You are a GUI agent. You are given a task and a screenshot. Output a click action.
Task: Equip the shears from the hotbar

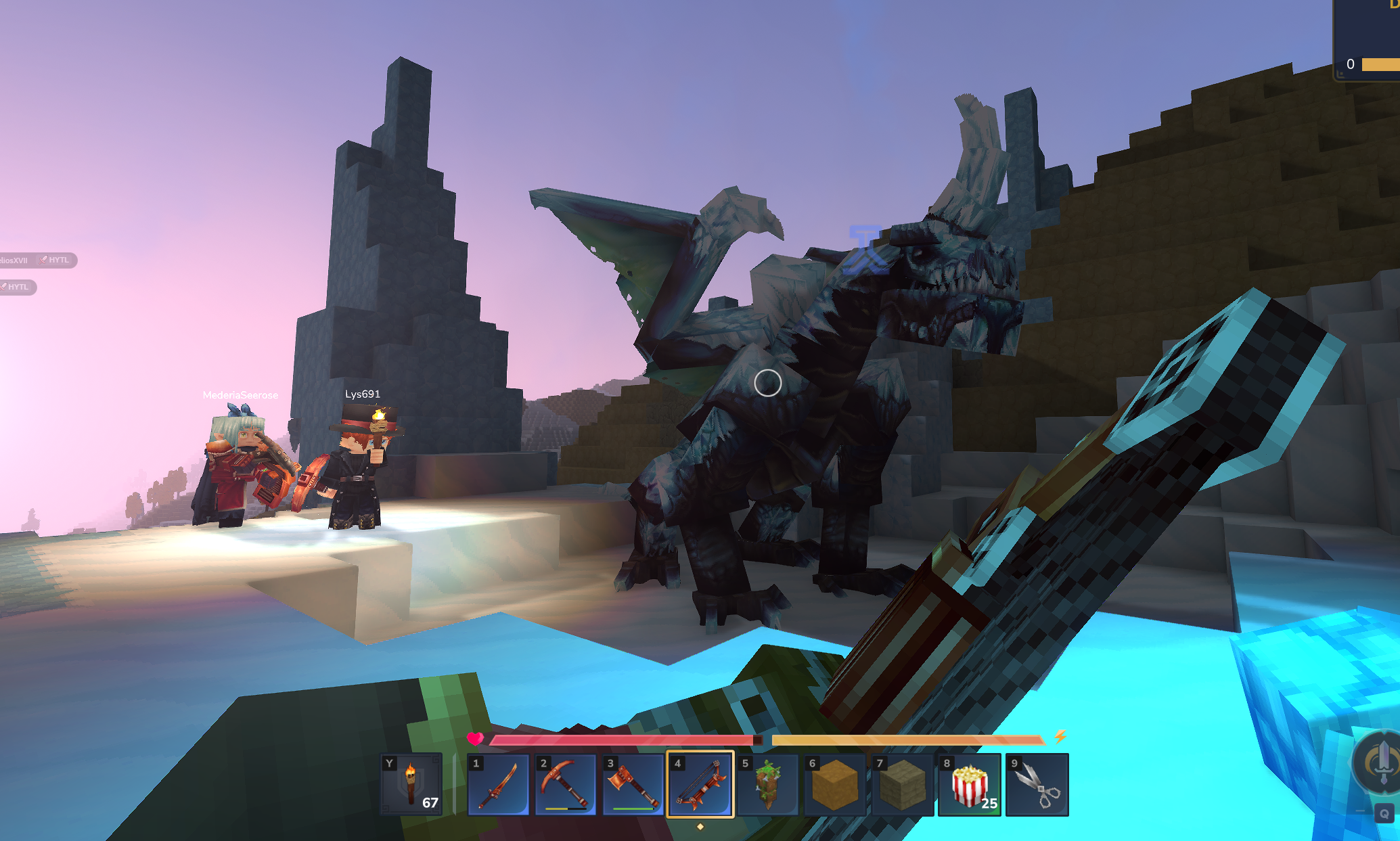click(1037, 785)
